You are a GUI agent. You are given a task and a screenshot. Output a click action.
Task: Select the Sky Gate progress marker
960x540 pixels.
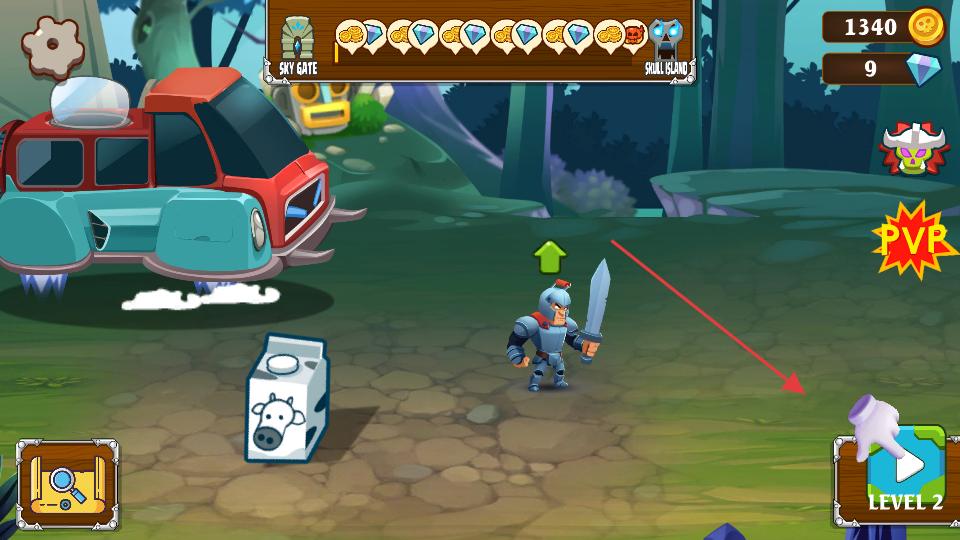tap(297, 44)
